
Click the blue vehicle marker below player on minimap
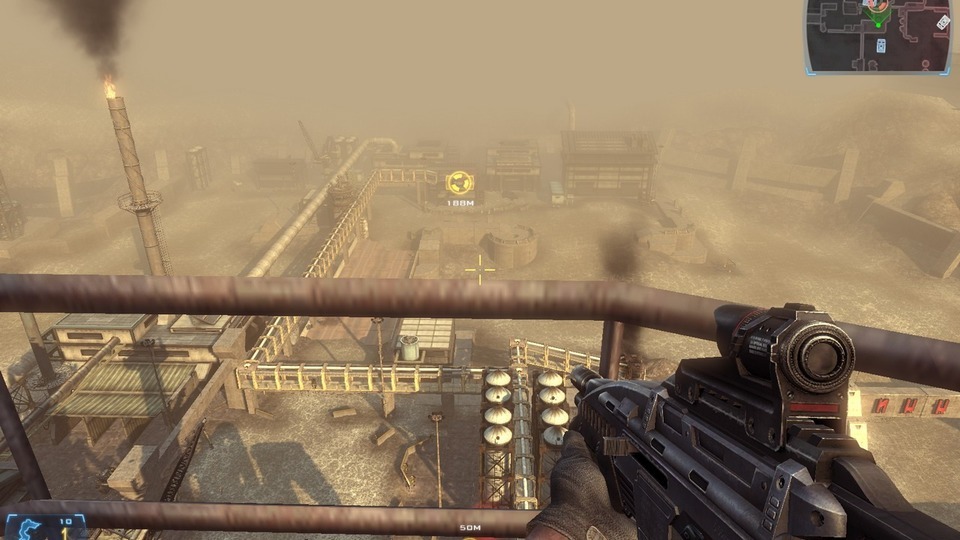click(x=880, y=45)
